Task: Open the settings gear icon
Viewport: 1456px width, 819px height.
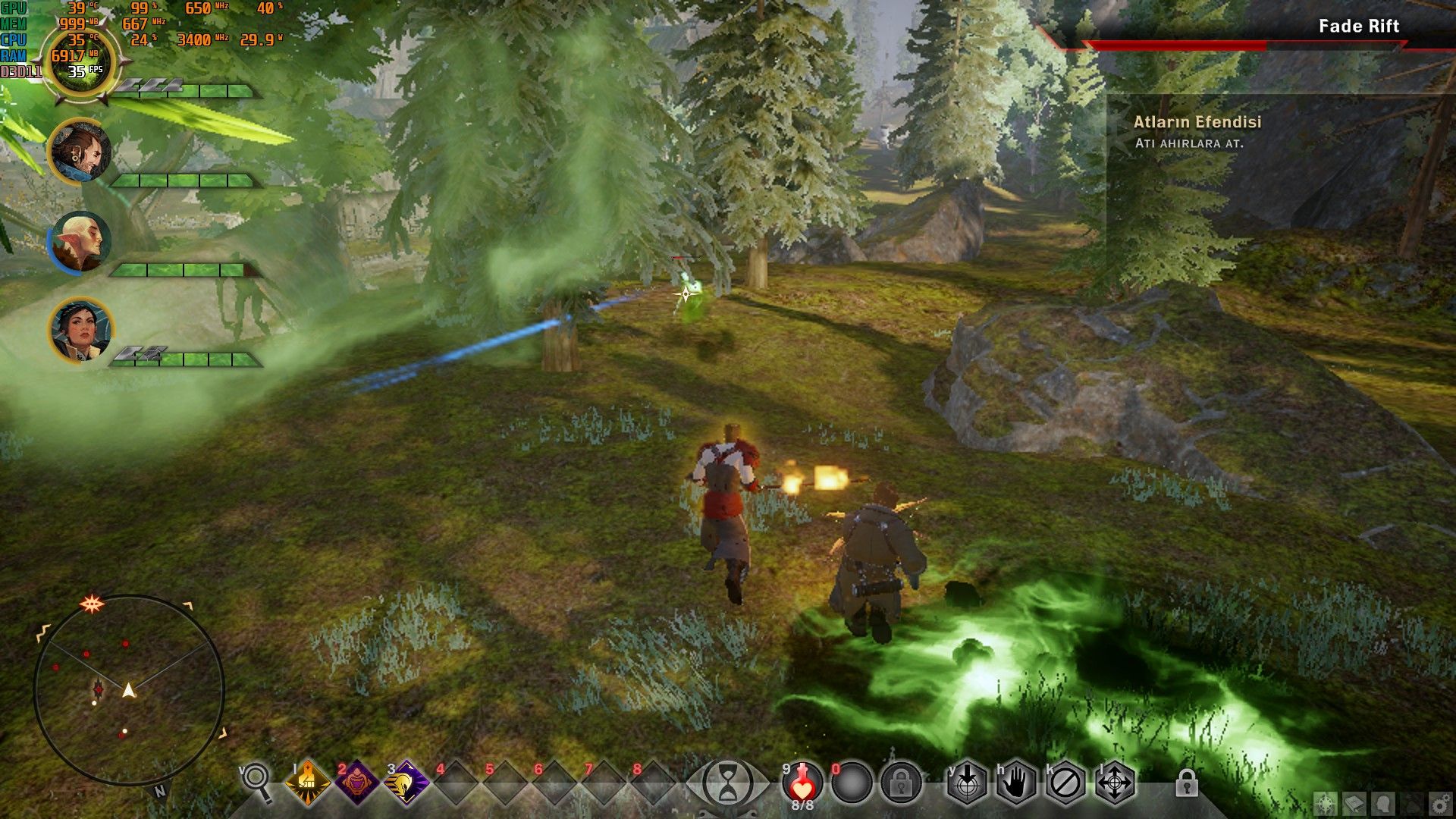Action: click(1439, 804)
